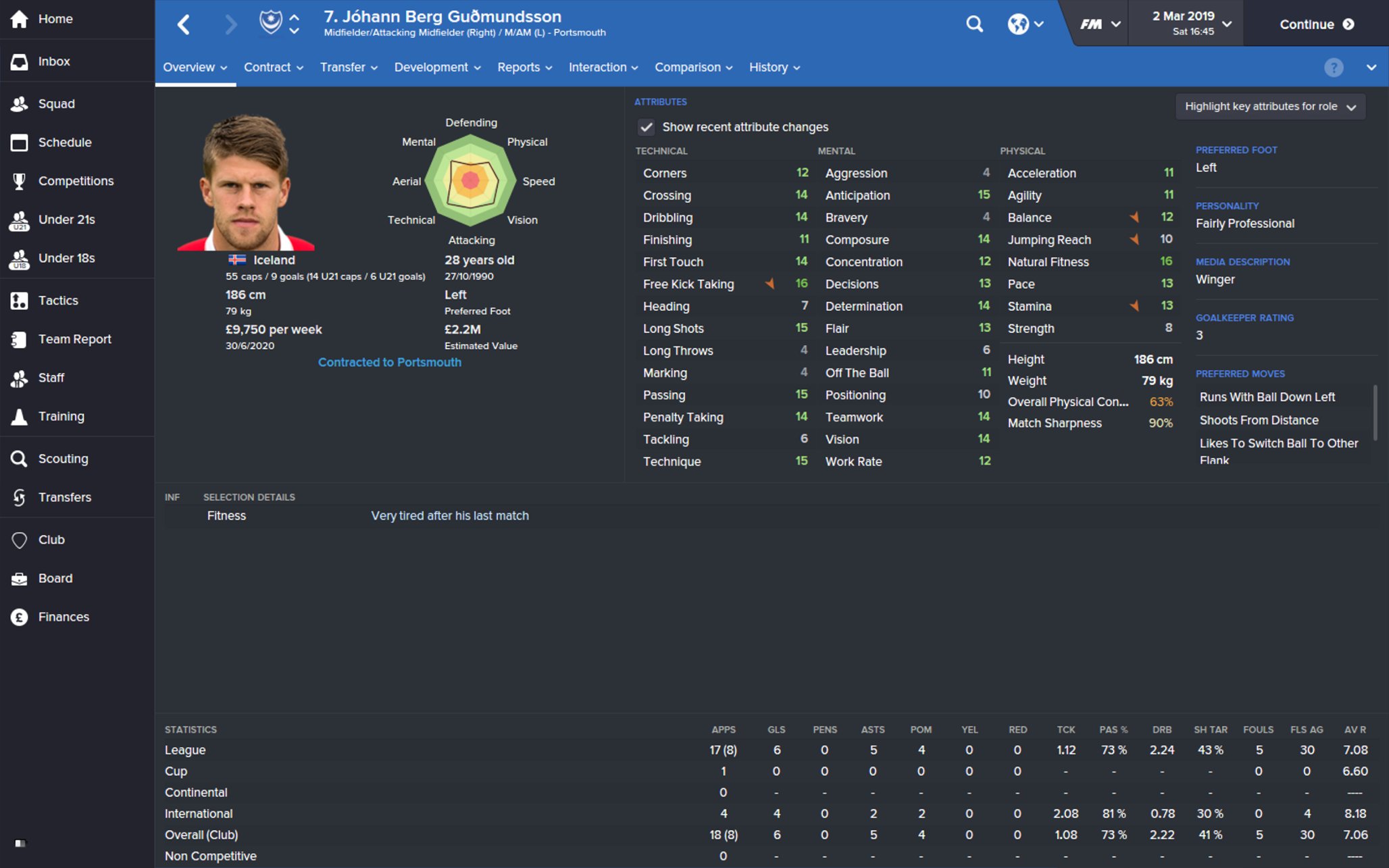
Task: Untick Show recent attribute changes
Action: pos(647,127)
